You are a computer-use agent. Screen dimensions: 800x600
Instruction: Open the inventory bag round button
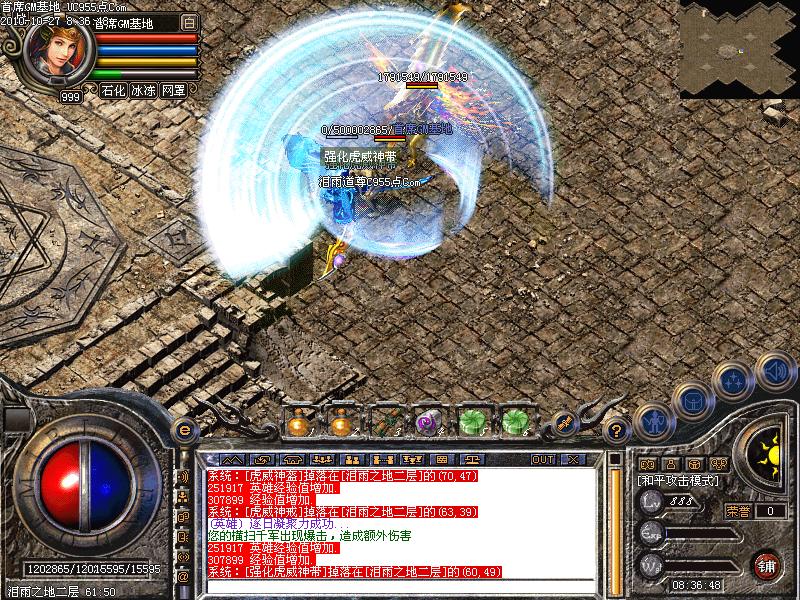pos(693,403)
